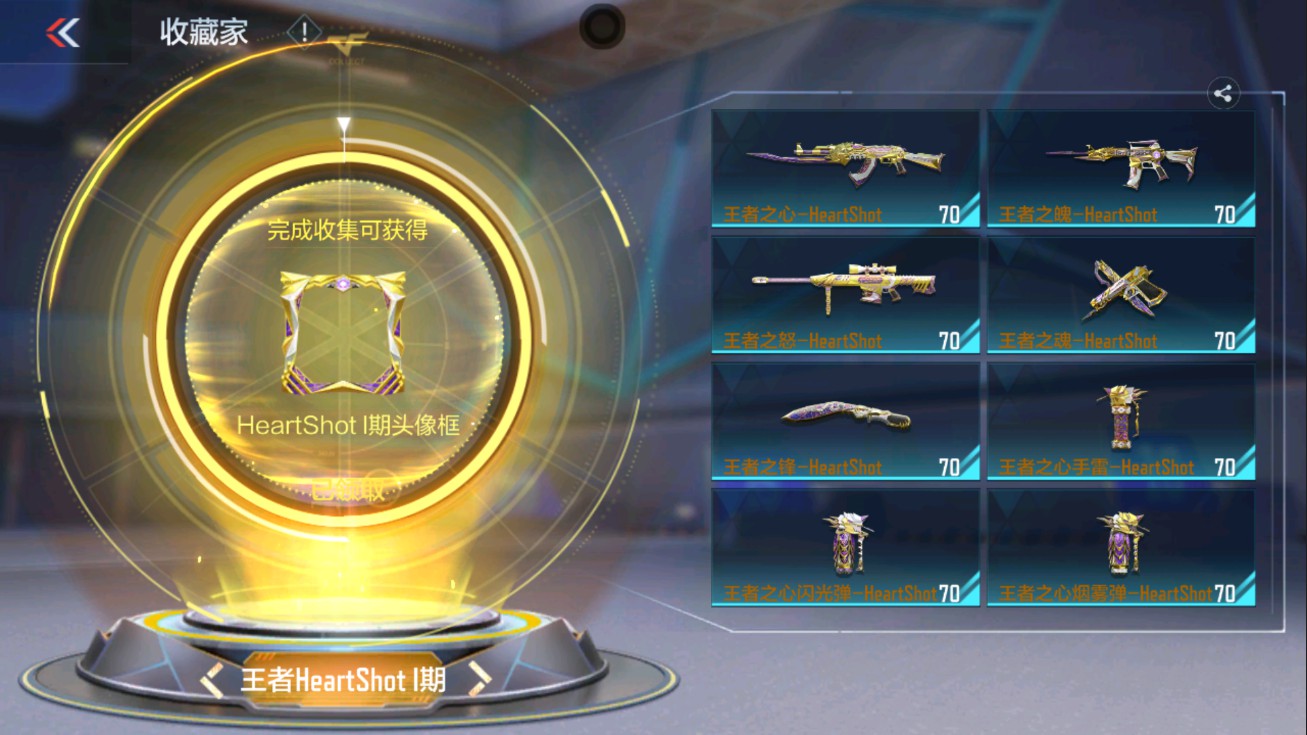Viewport: 1307px width, 735px height.
Task: Tap the 王者之心手雷-HeartShot grenade icon
Action: point(1120,417)
